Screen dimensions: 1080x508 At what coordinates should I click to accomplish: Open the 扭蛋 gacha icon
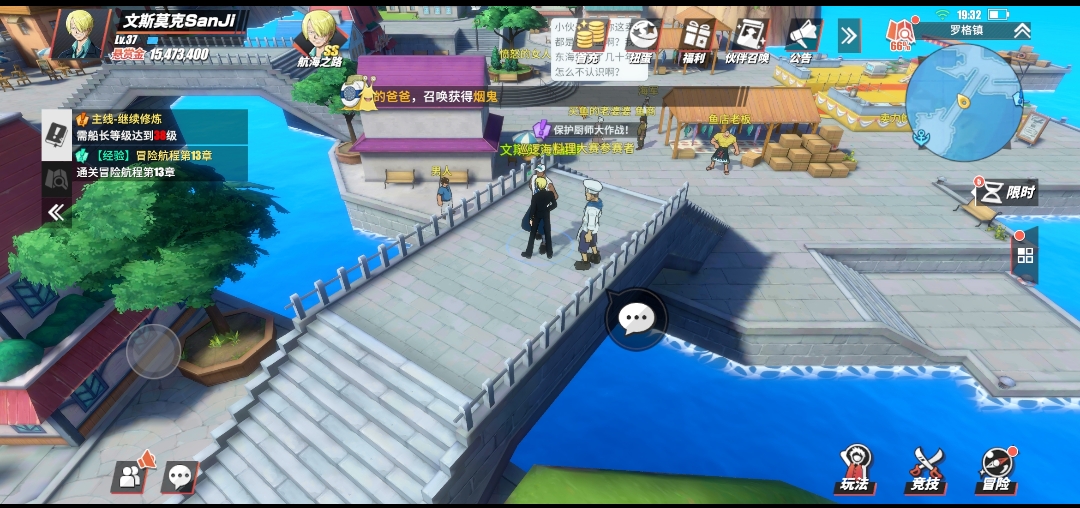641,40
